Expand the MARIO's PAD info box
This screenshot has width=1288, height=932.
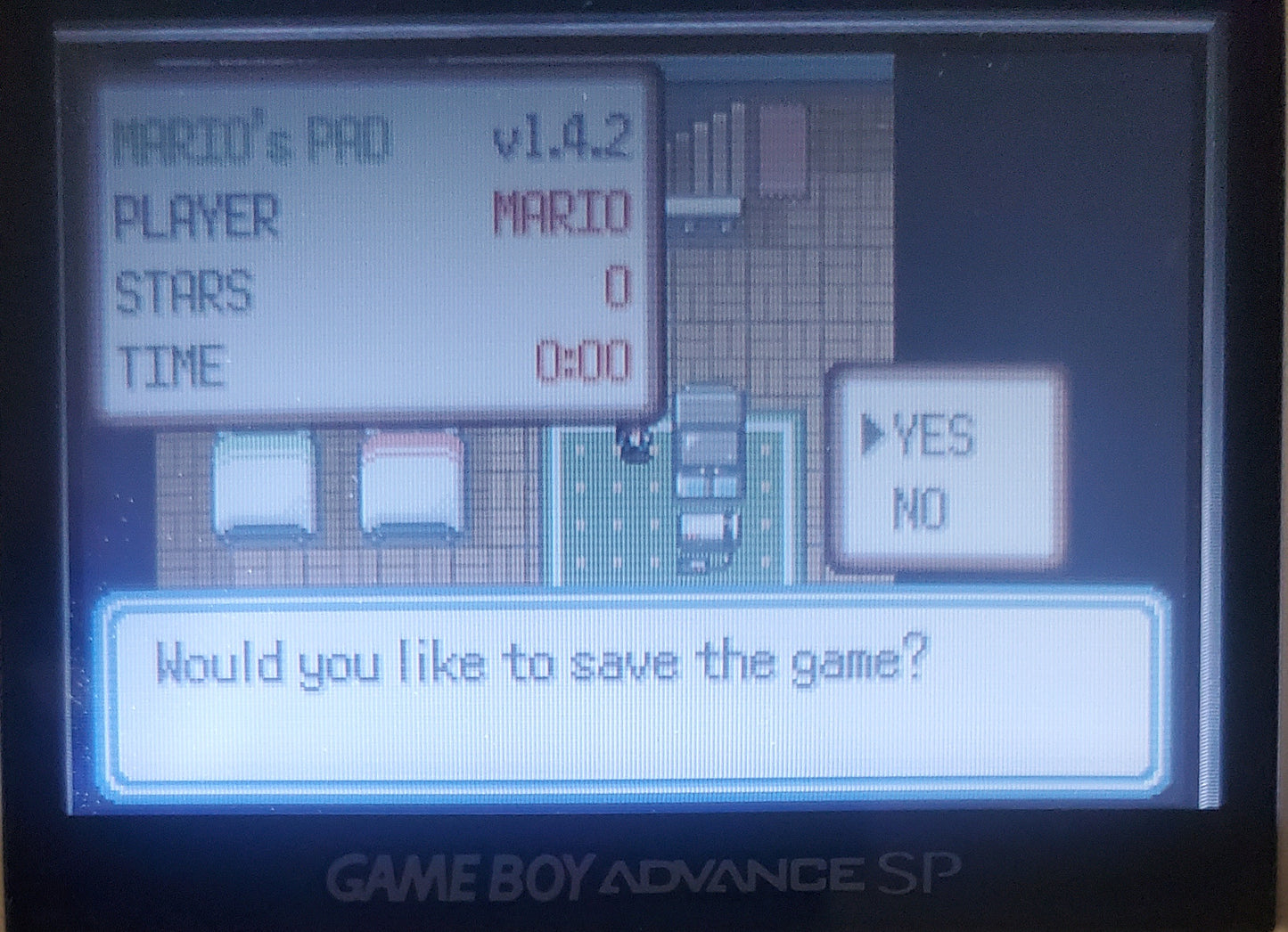pos(374,245)
